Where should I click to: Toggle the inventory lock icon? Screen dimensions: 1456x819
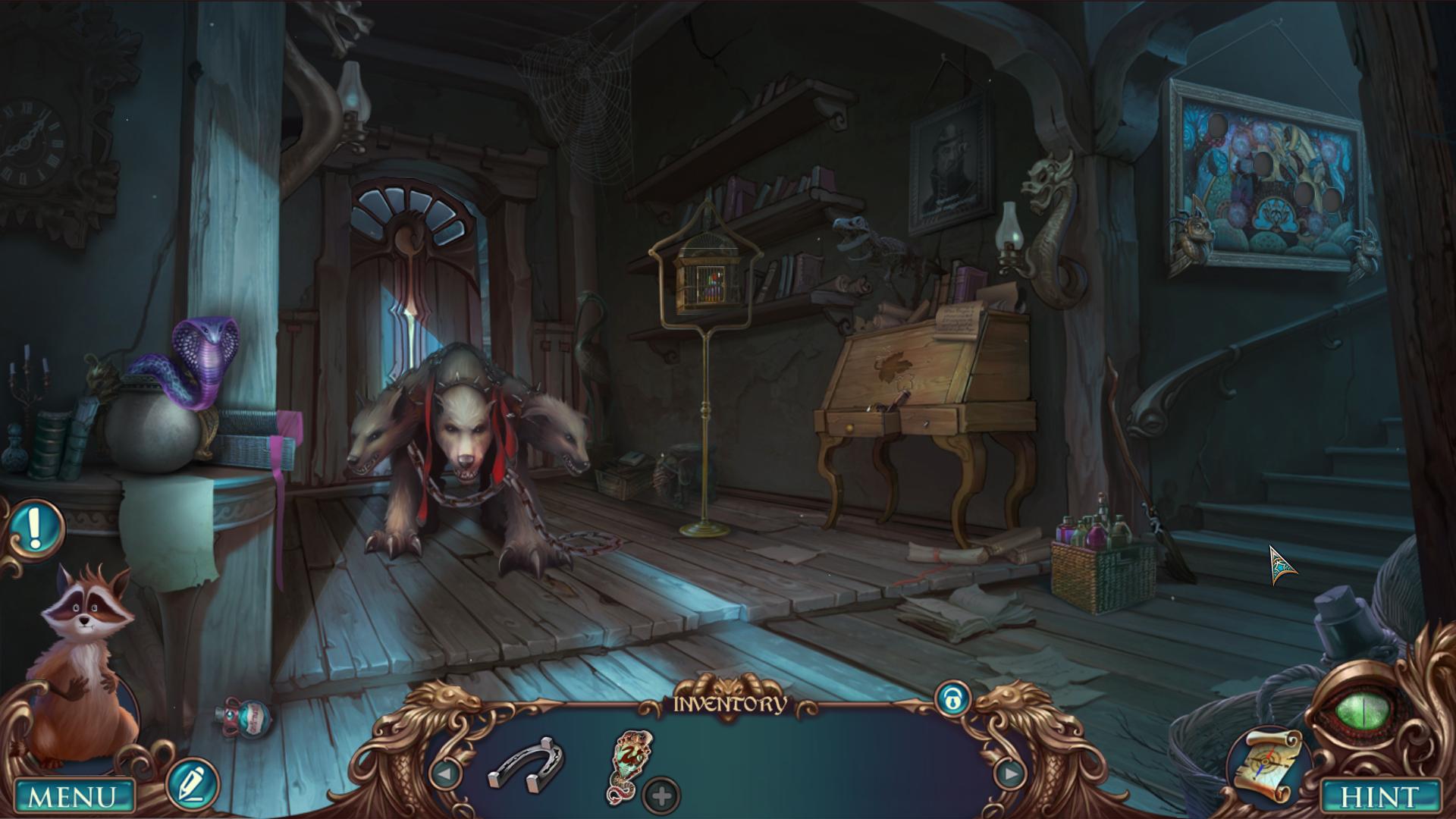(953, 699)
